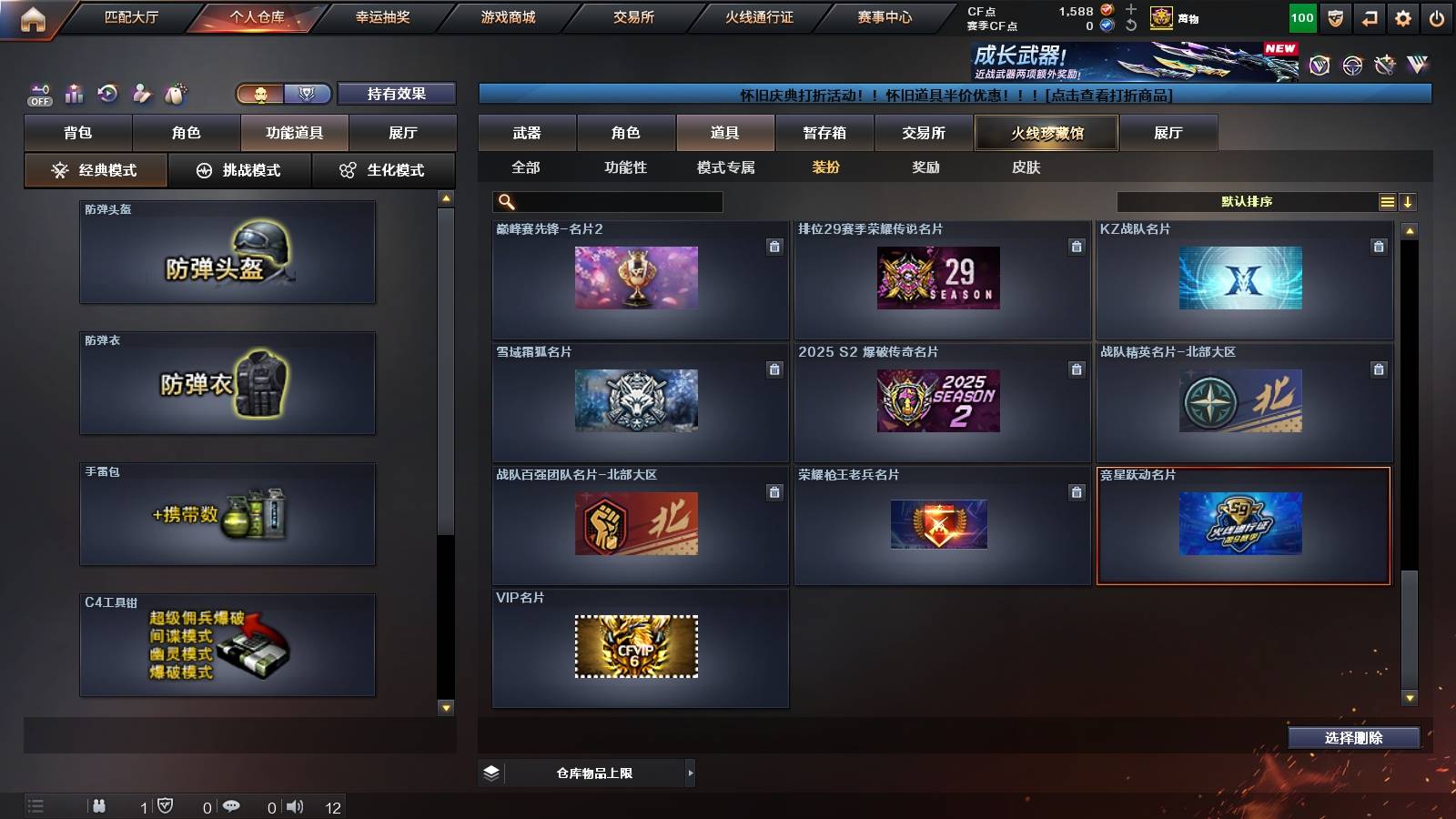Viewport: 1456px width, 819px height.
Task: Open the friends list icon in status bar
Action: [x=100, y=806]
